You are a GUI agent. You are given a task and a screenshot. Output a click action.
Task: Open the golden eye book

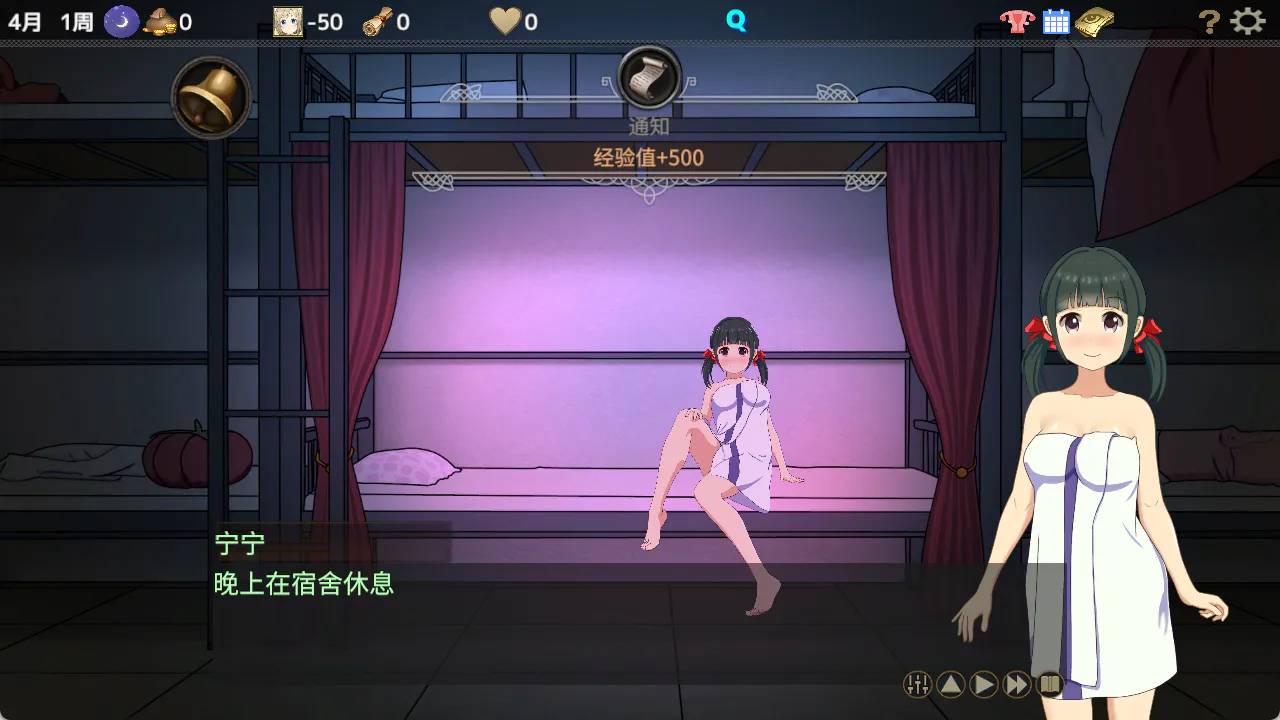point(1095,21)
